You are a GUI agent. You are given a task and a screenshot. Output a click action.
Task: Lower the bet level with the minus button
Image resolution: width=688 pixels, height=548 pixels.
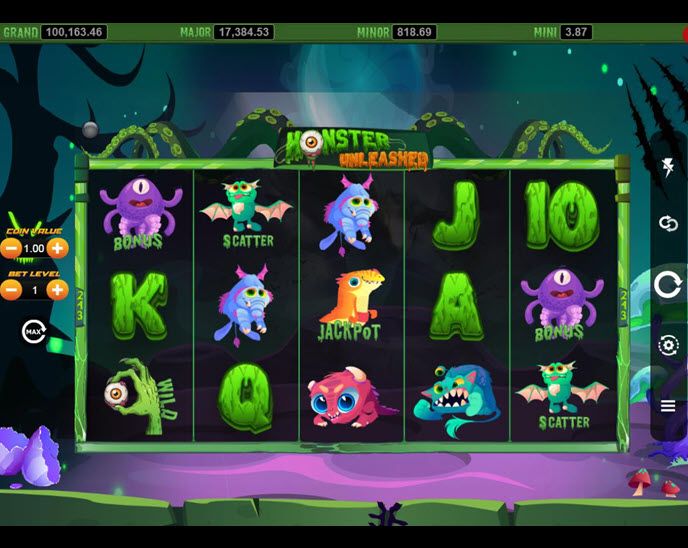pos(11,290)
